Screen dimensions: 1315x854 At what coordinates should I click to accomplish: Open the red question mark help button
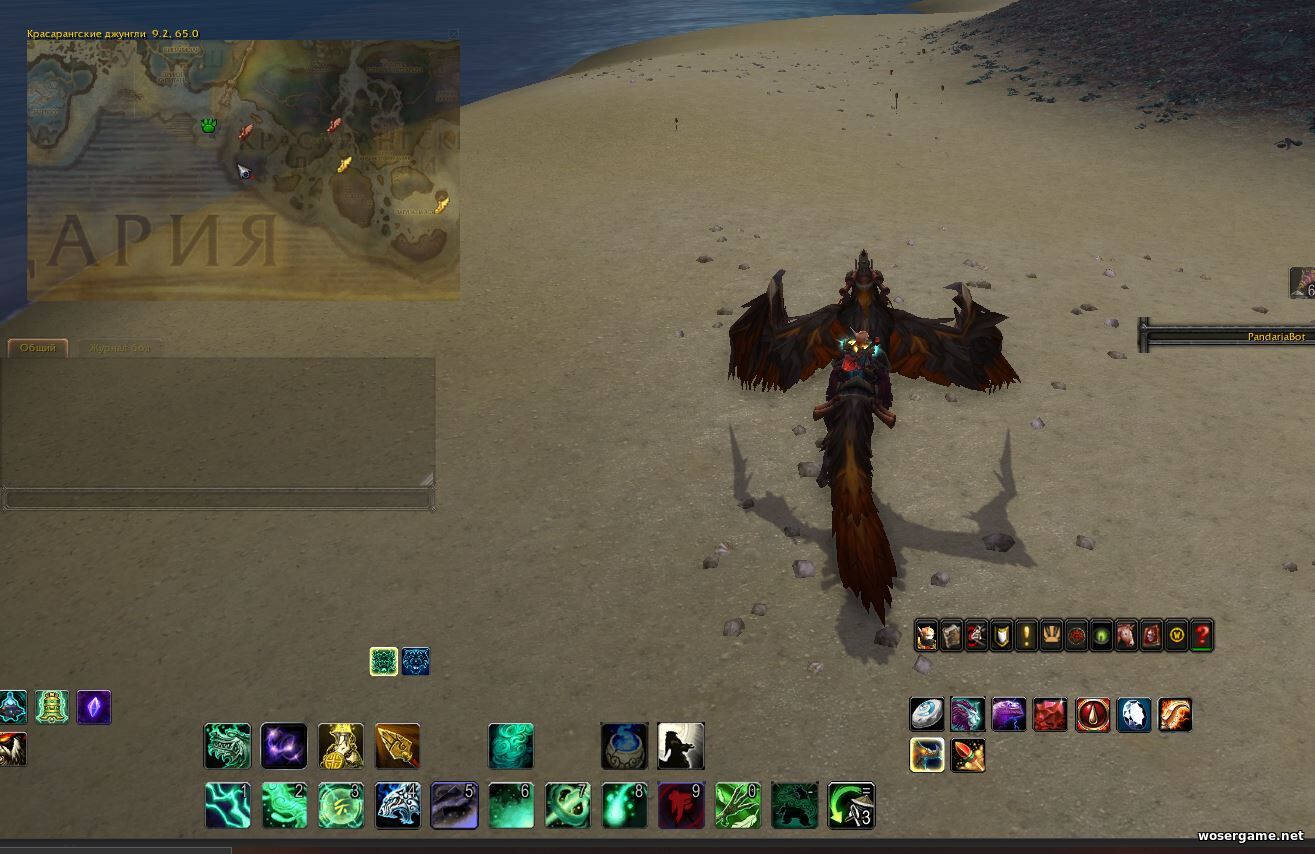click(x=1202, y=636)
